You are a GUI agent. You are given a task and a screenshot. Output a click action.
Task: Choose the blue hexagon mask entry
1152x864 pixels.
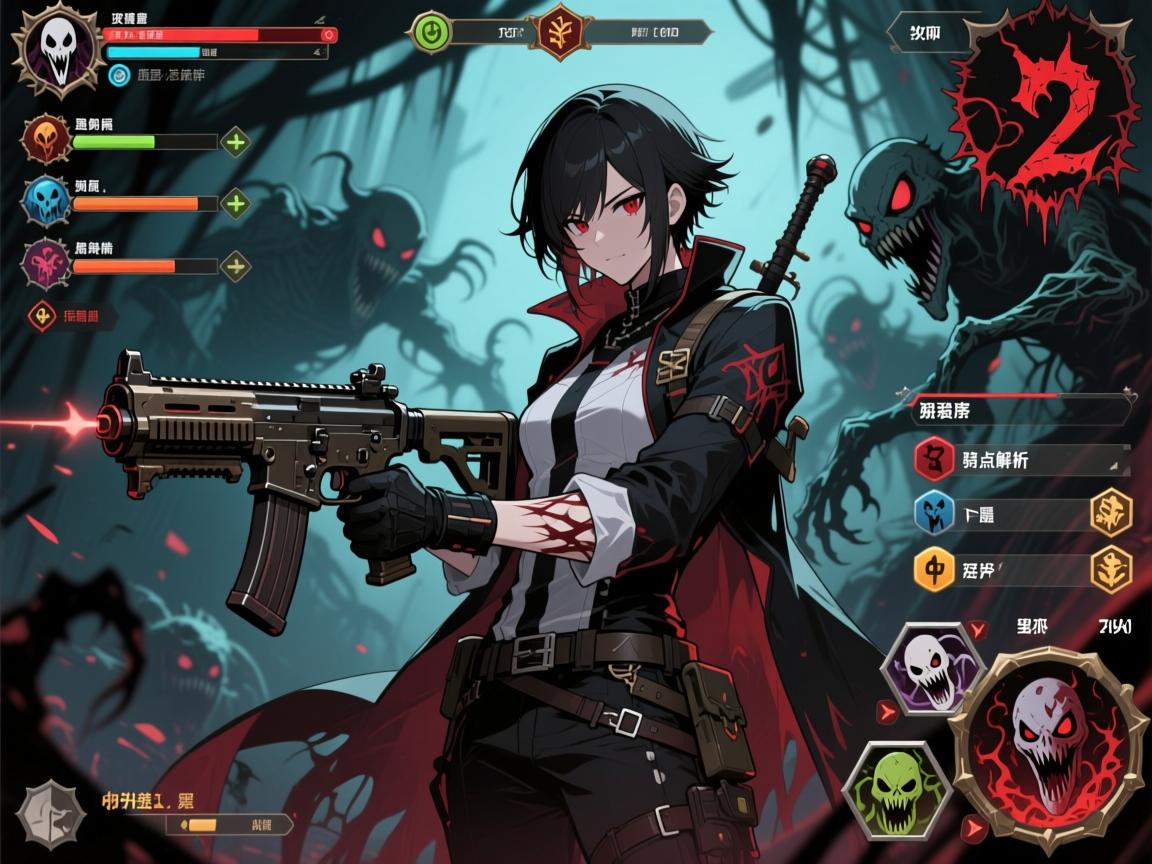(x=935, y=515)
